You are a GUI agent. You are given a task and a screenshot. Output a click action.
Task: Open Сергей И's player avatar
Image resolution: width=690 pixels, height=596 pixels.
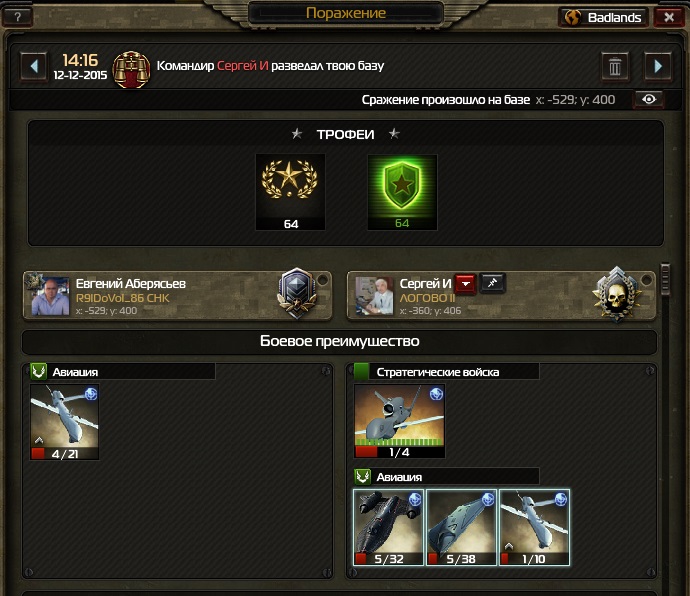point(375,296)
